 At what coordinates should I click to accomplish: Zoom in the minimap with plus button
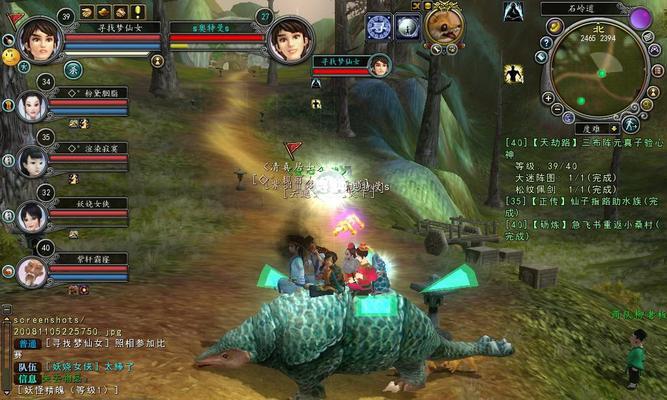549,98
